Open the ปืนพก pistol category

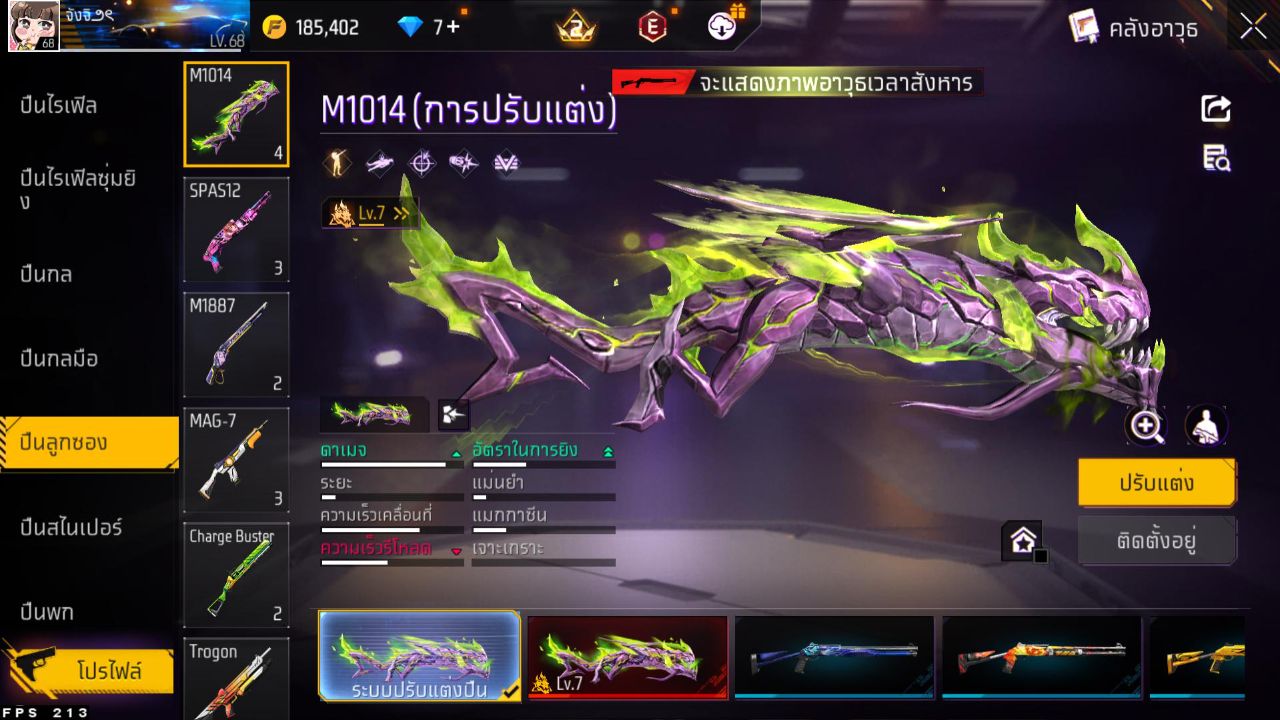coord(47,610)
